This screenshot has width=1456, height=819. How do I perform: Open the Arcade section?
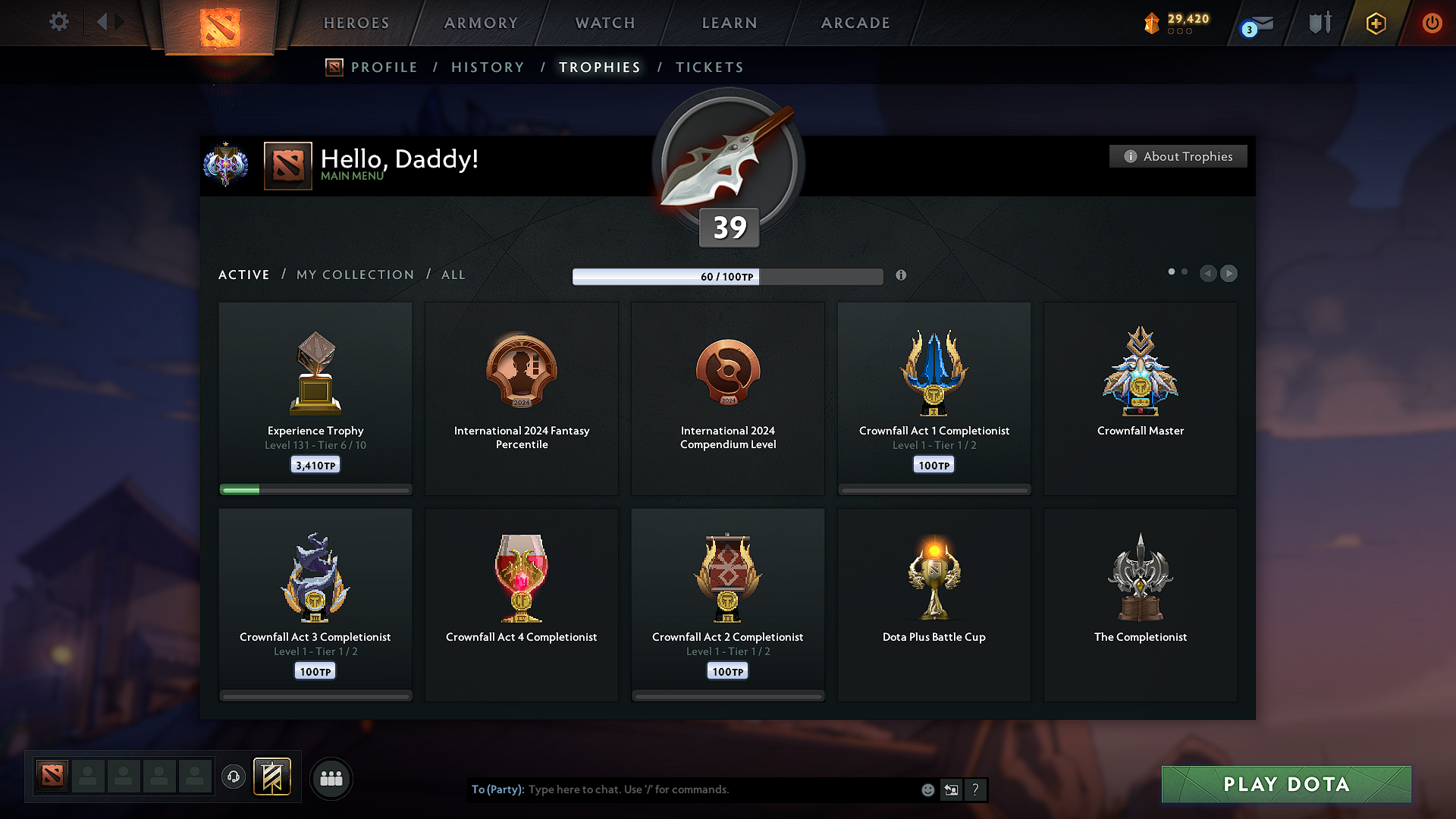pos(855,23)
